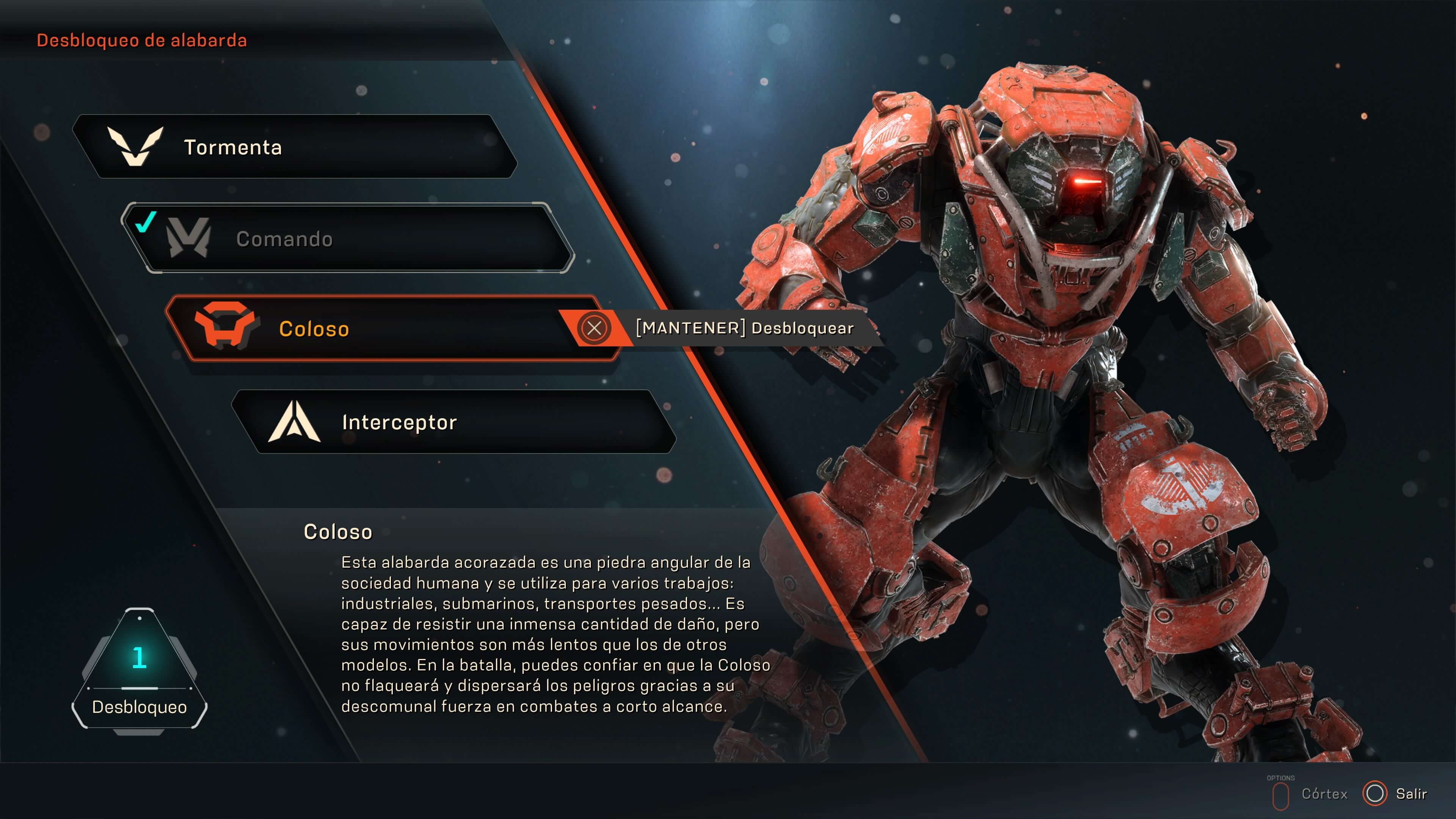This screenshot has height=819, width=1456.
Task: Select the Desbloqueo de alabarda header
Action: (142, 40)
